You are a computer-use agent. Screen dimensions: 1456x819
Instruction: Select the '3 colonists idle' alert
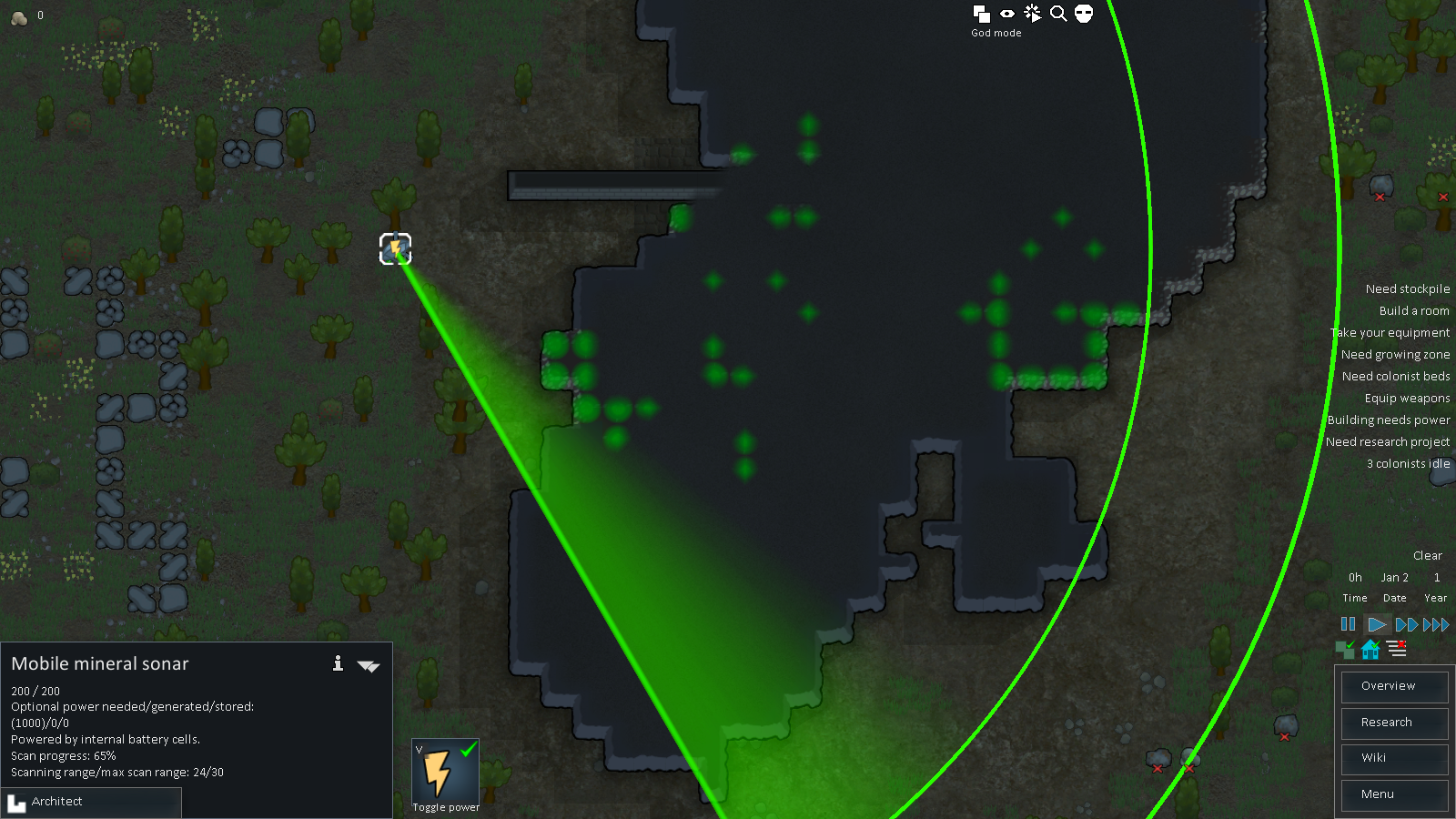click(1408, 464)
